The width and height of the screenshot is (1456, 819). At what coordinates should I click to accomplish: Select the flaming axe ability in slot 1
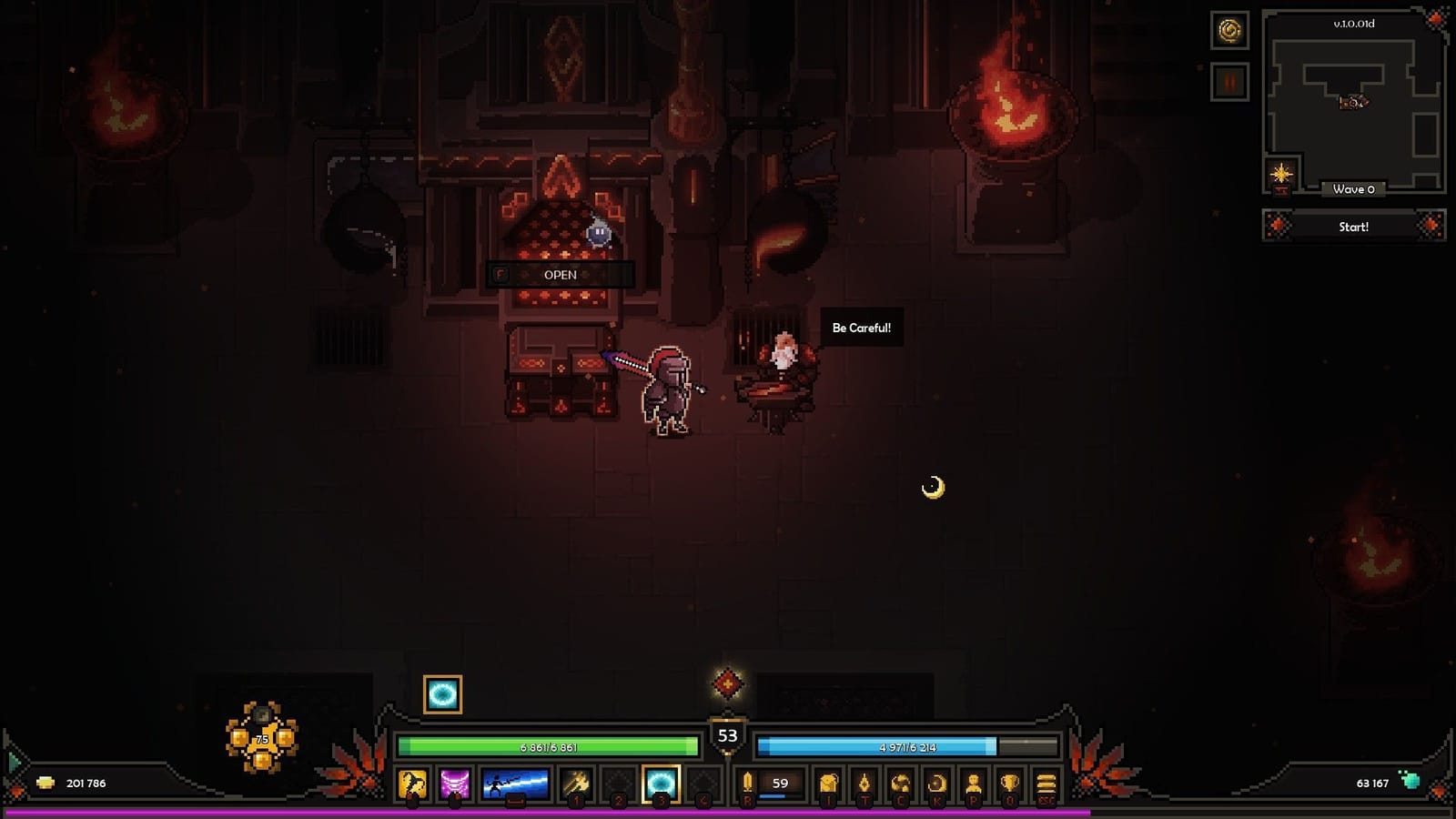click(x=576, y=783)
